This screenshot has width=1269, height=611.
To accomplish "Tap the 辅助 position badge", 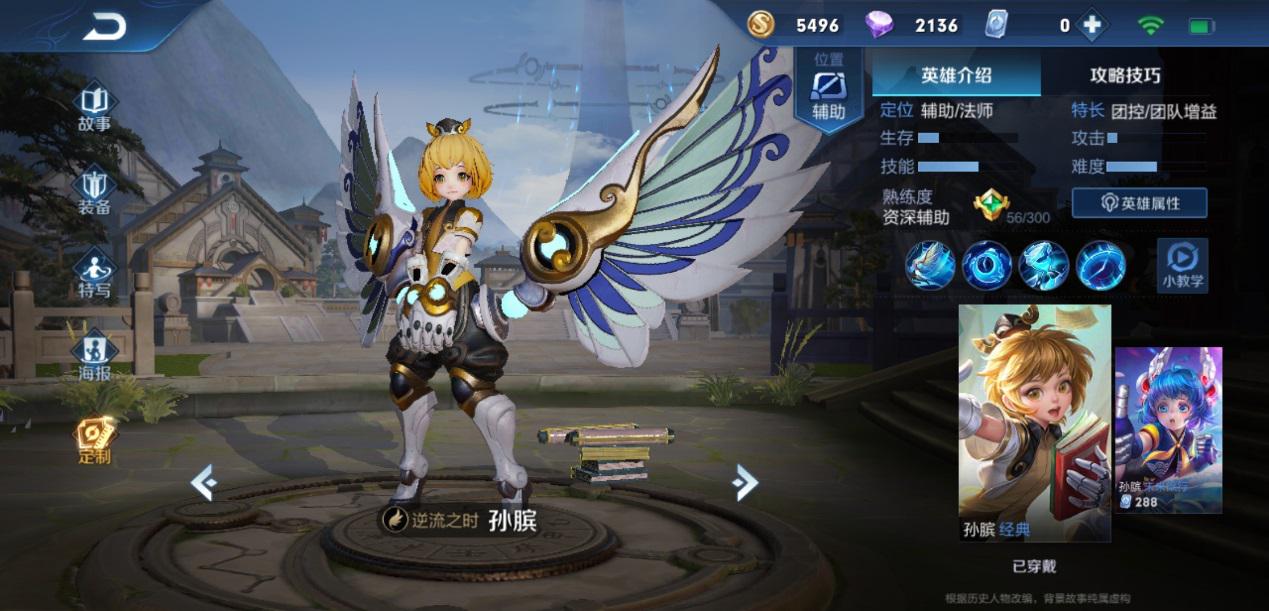I will pos(828,88).
